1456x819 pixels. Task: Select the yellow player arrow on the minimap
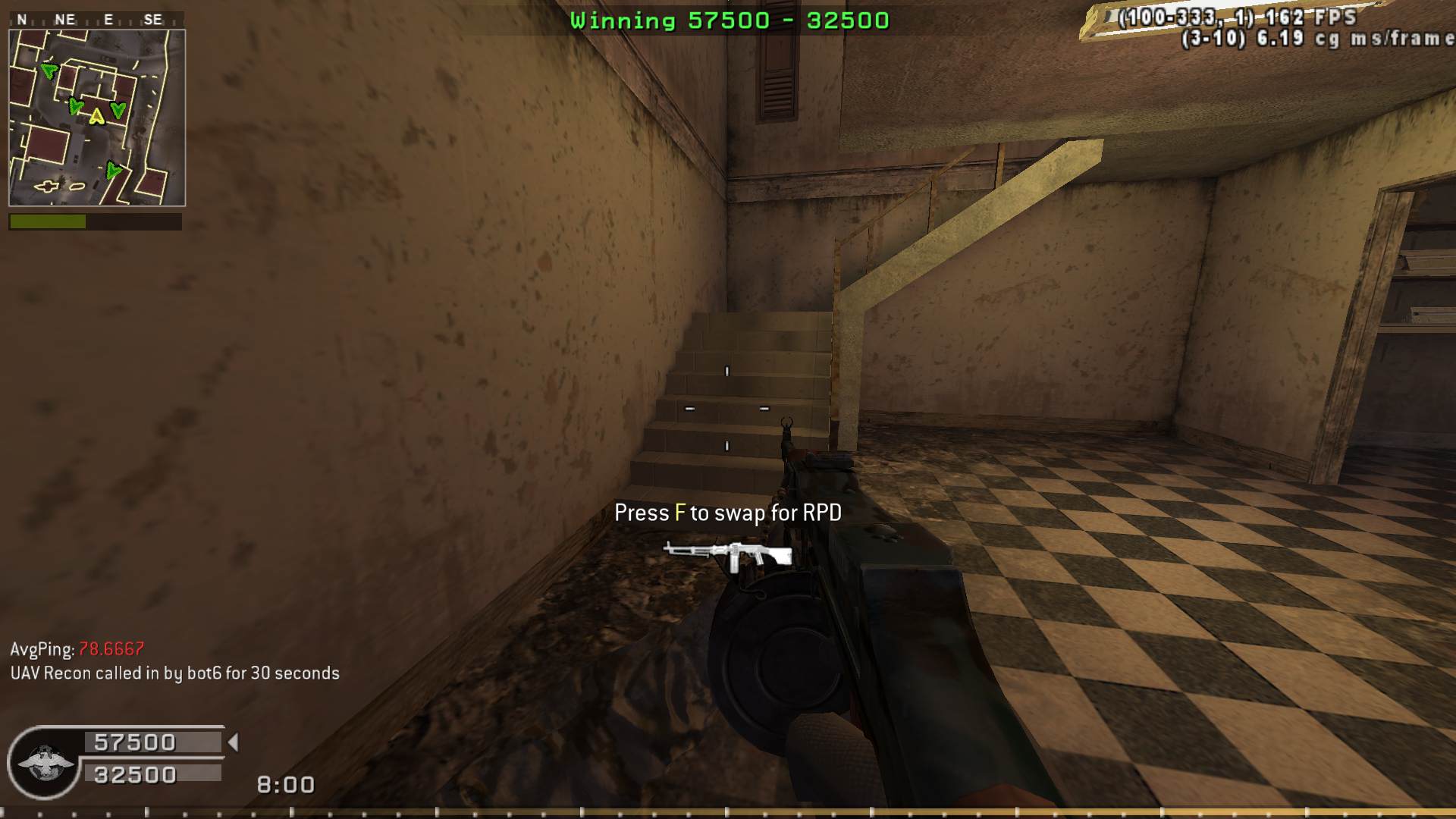click(96, 117)
